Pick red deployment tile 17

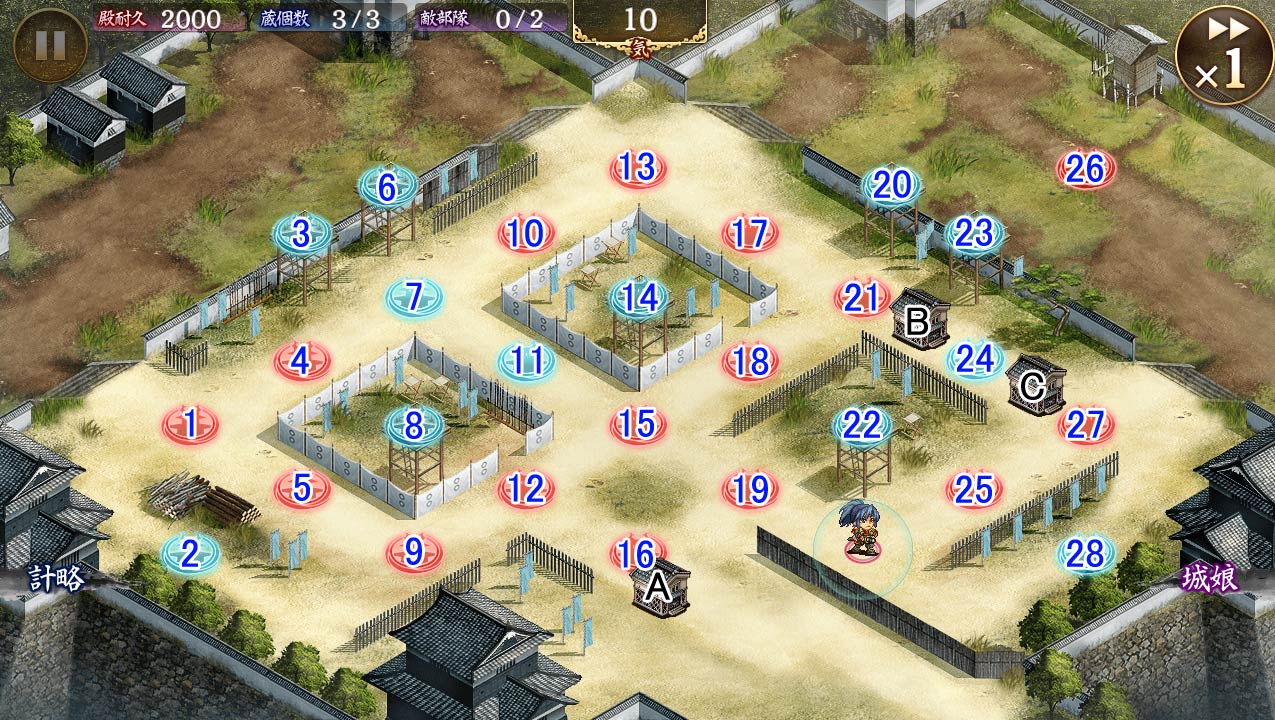click(750, 234)
